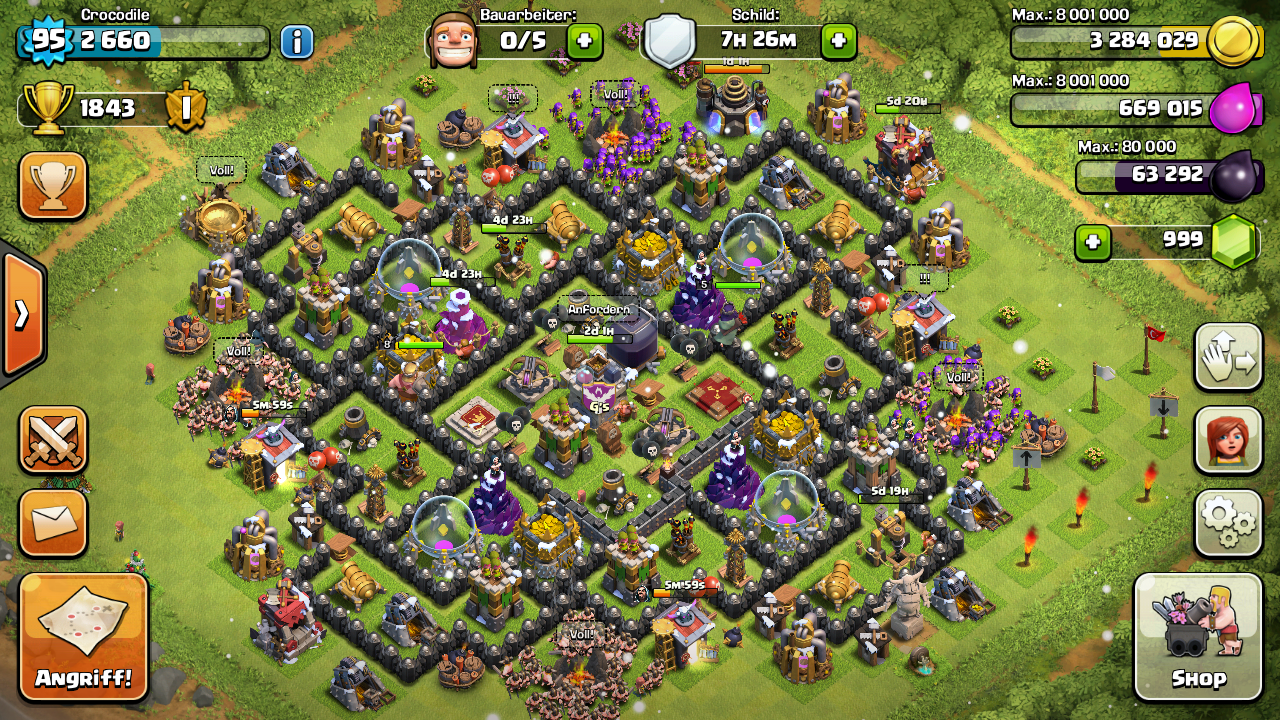This screenshot has height=720, width=1280.
Task: Extend the shield with the green plus
Action: [x=838, y=41]
